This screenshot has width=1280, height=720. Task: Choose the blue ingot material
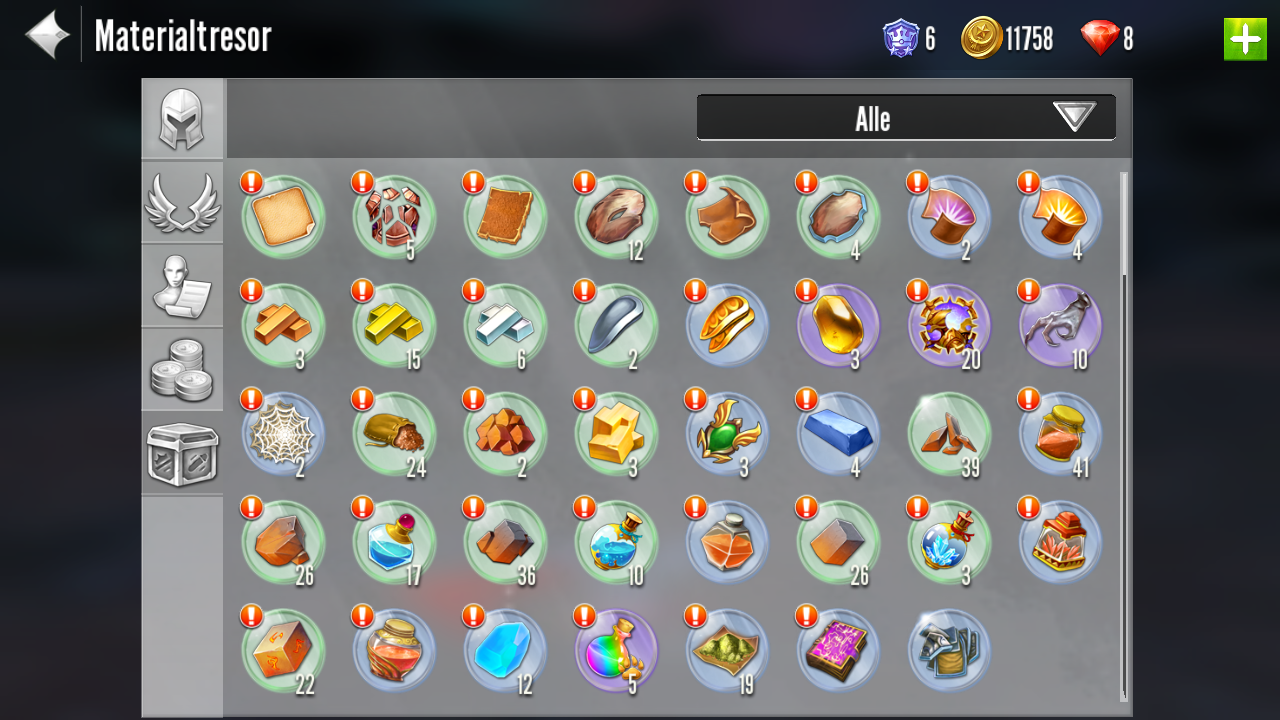838,433
